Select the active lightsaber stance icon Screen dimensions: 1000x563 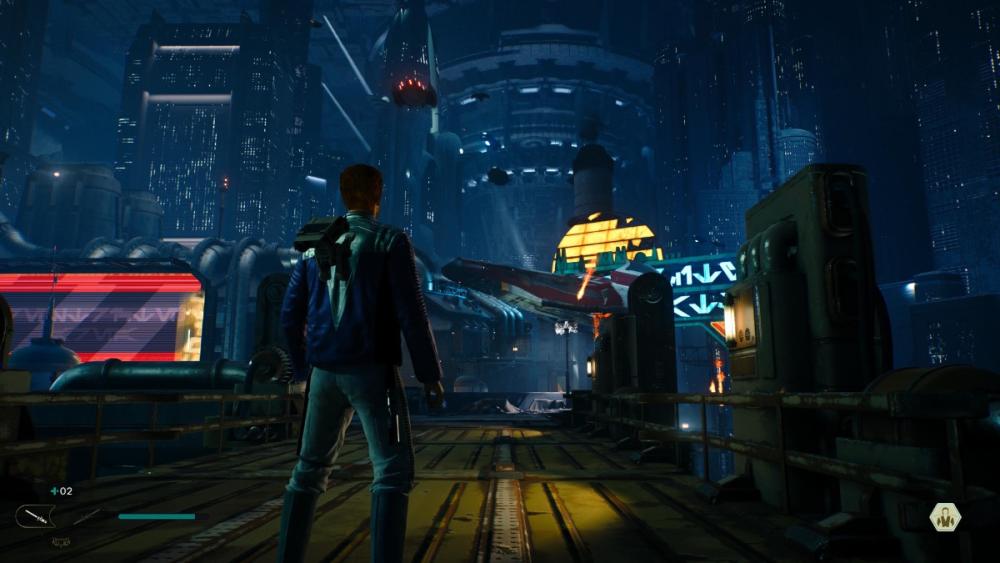[x=36, y=516]
